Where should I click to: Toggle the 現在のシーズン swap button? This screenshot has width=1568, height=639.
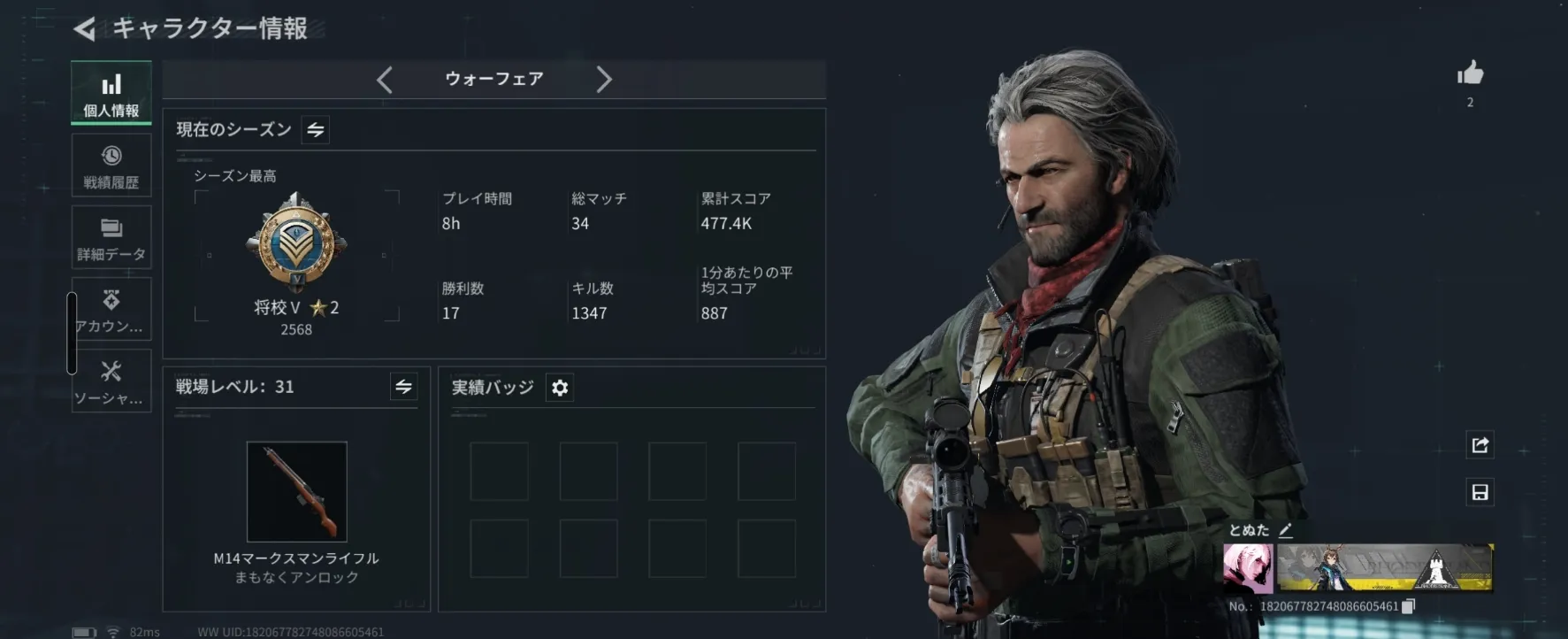[x=316, y=130]
